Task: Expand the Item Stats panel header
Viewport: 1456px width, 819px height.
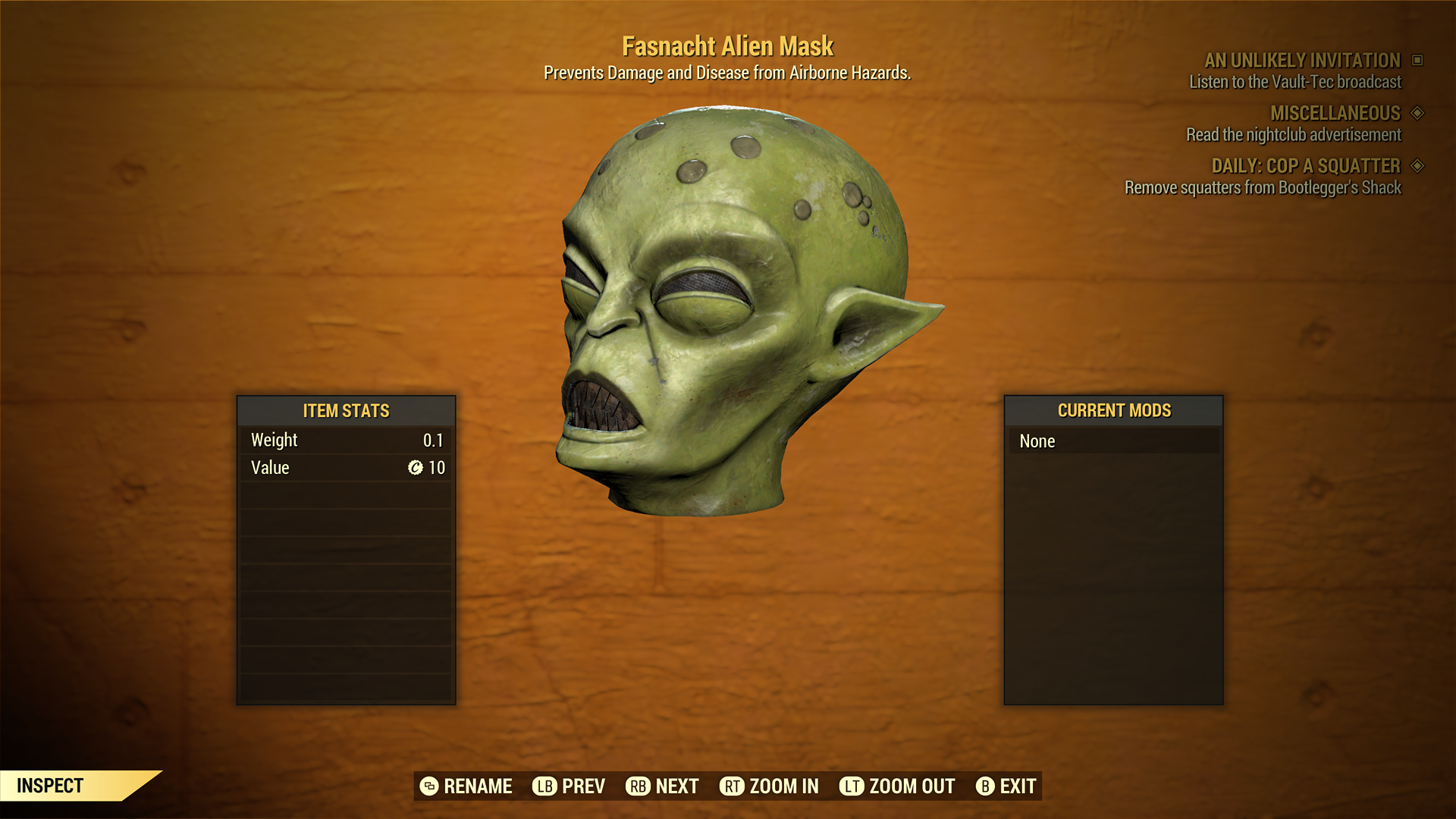Action: click(x=346, y=411)
